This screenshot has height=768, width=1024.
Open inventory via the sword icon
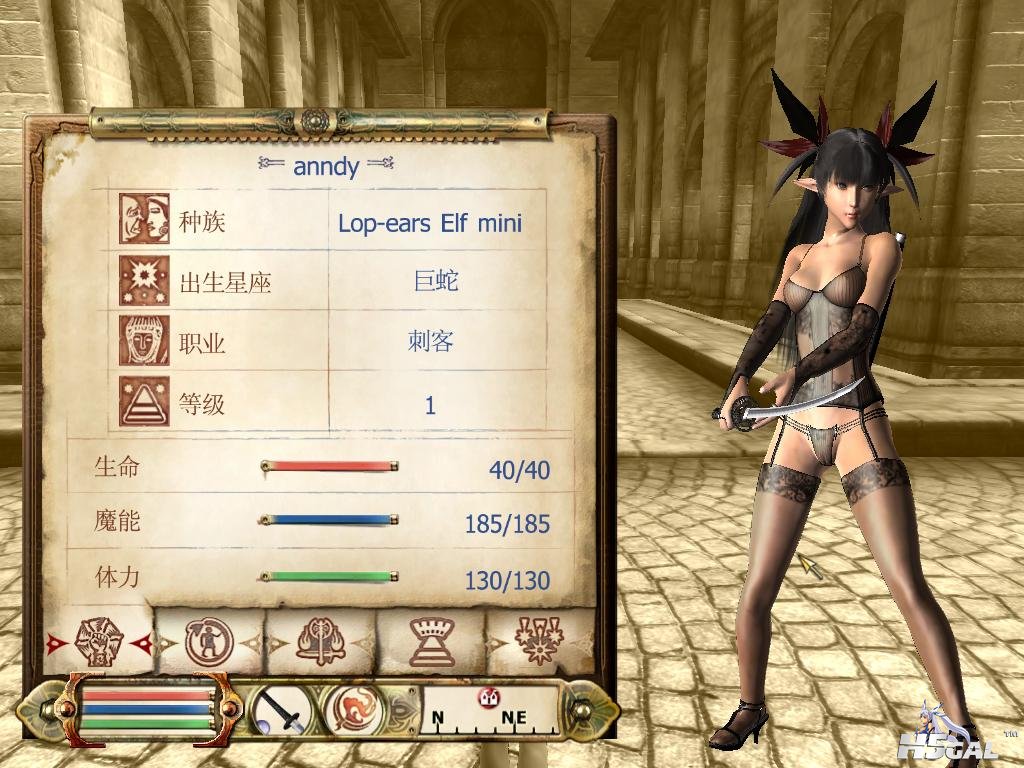click(280, 712)
